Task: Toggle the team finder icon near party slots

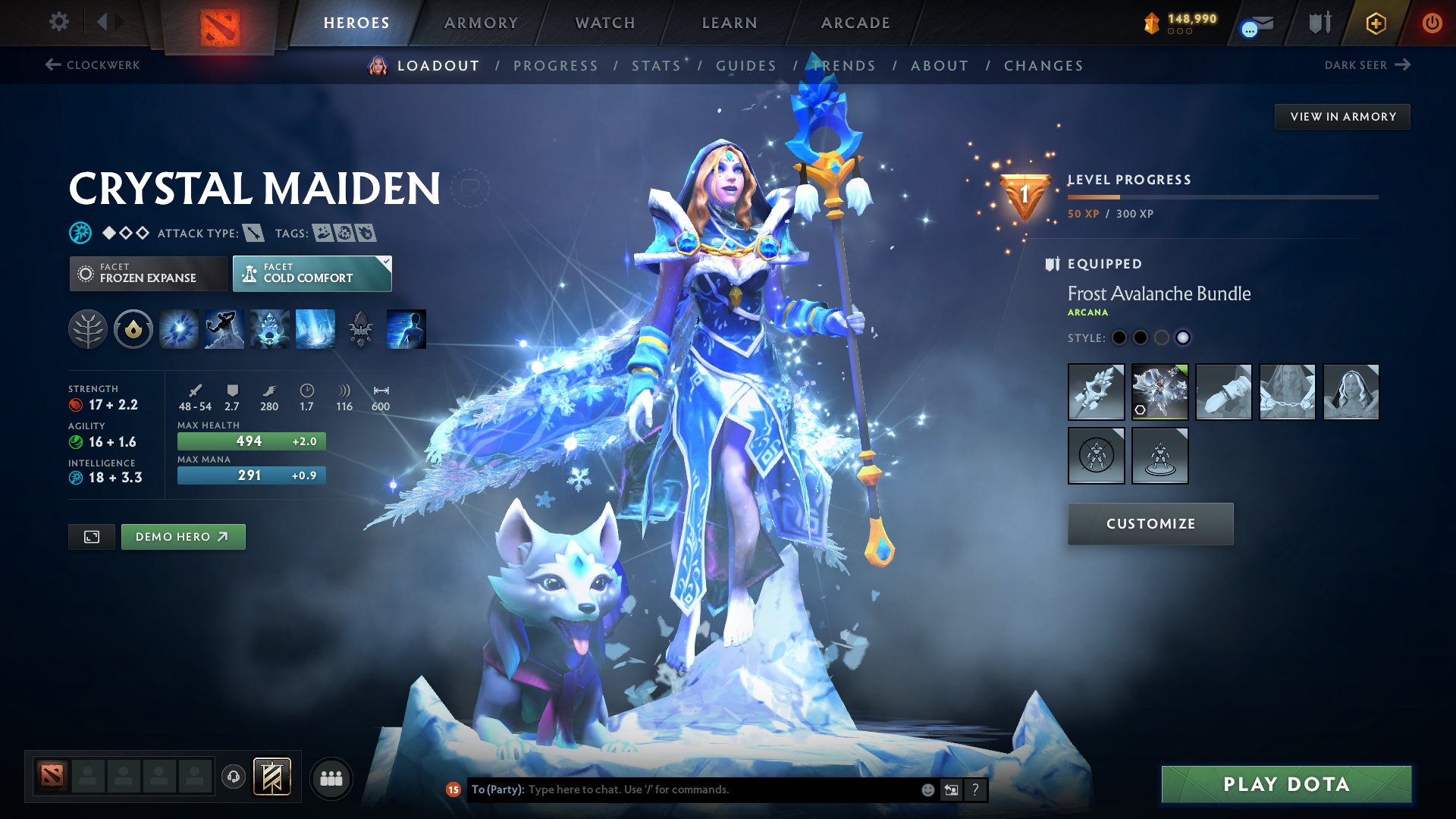Action: point(331,777)
